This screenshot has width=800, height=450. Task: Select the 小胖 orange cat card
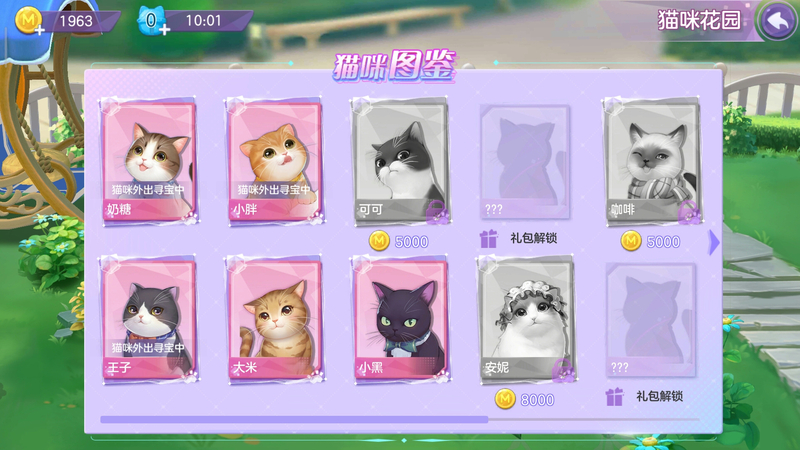(274, 161)
